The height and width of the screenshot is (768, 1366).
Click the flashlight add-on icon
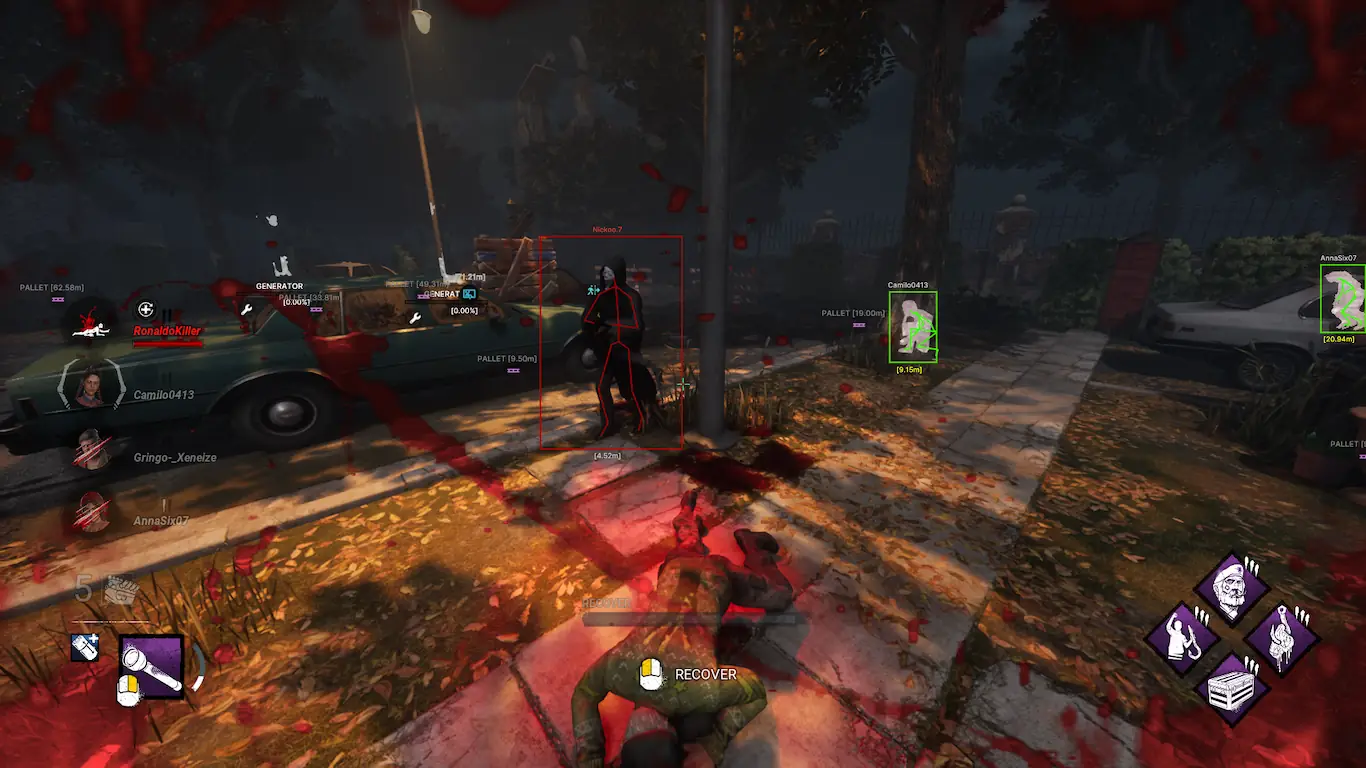[84, 648]
